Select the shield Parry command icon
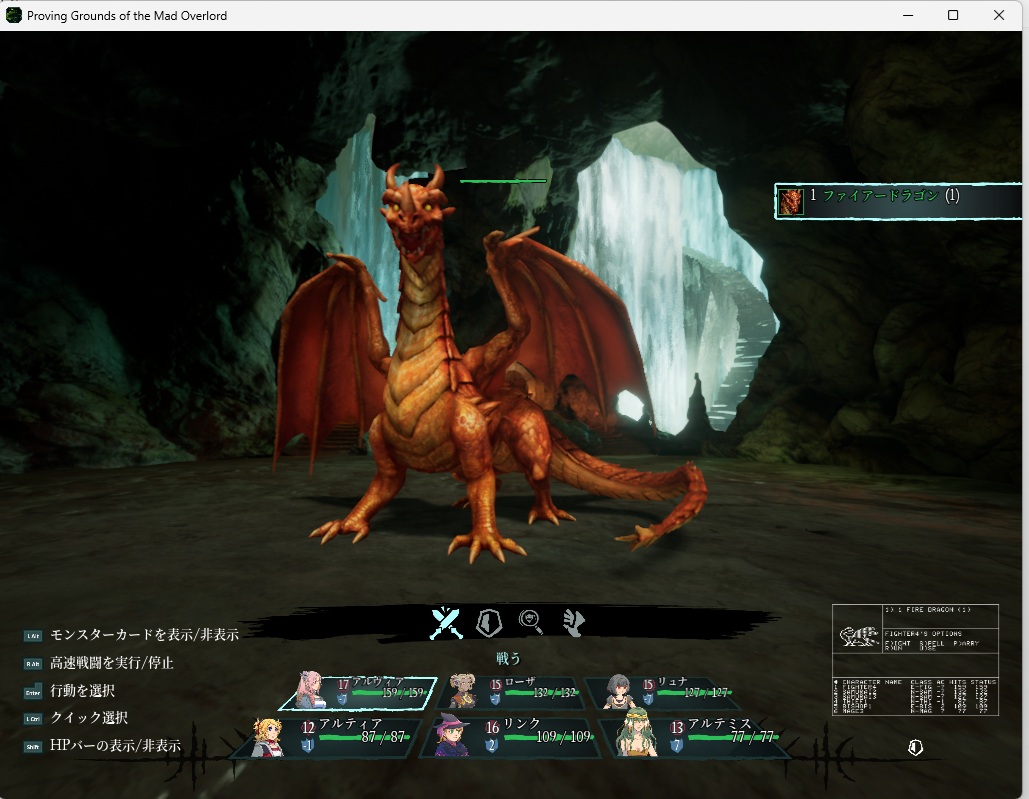1029x799 pixels. (488, 623)
